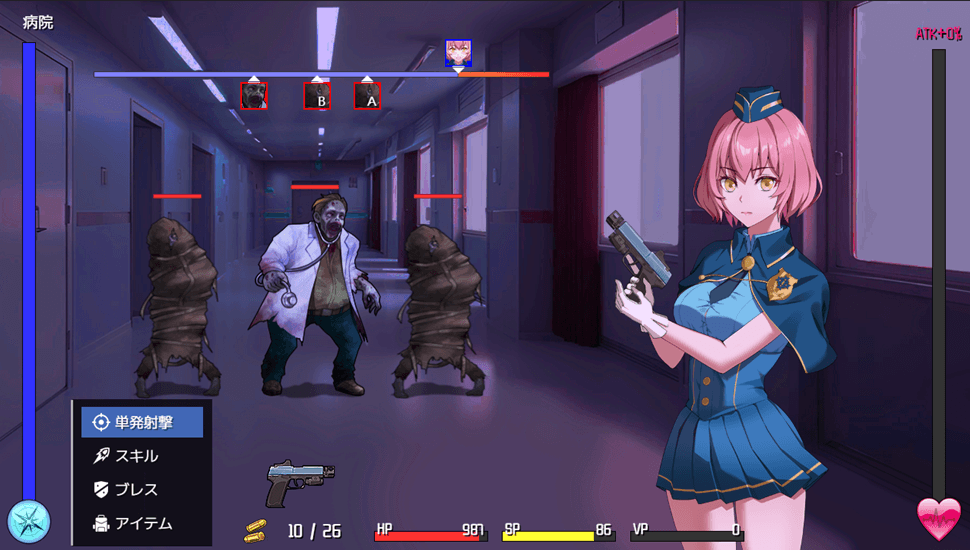Click the equipped pistol weapon icon
The image size is (970, 550).
coord(300,483)
